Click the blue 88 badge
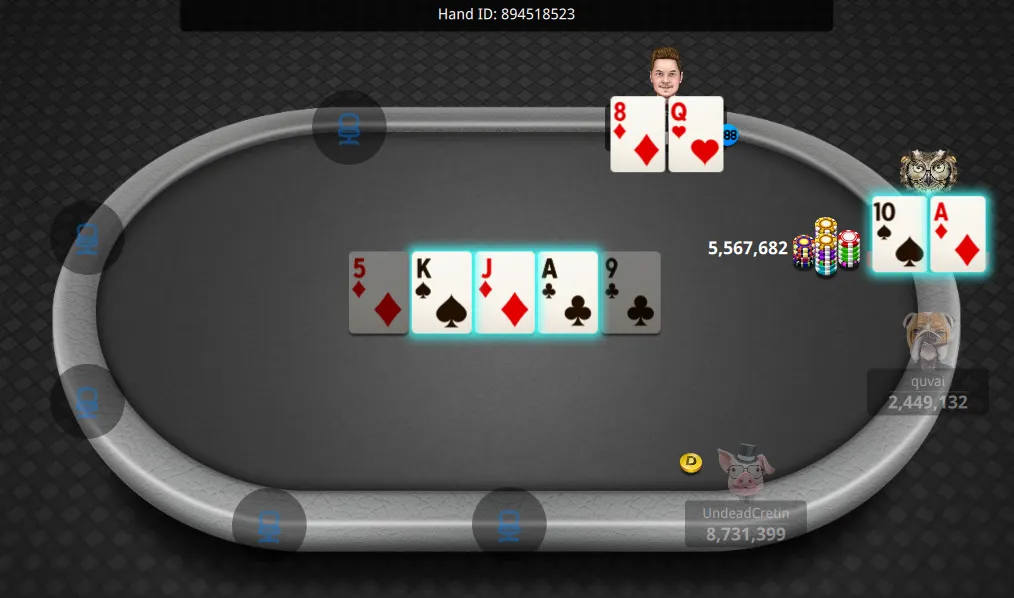1014x598 pixels. [730, 135]
